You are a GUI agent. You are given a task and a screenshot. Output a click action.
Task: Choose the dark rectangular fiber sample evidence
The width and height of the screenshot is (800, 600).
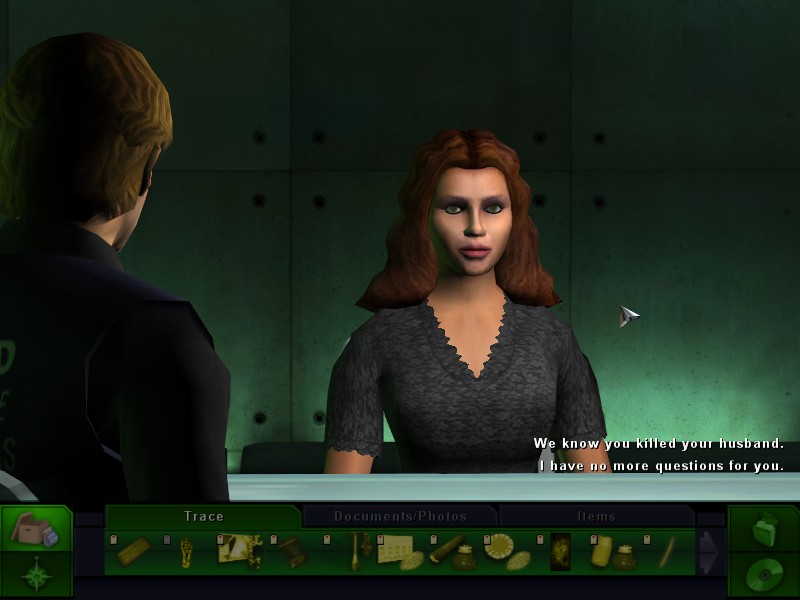(x=560, y=552)
